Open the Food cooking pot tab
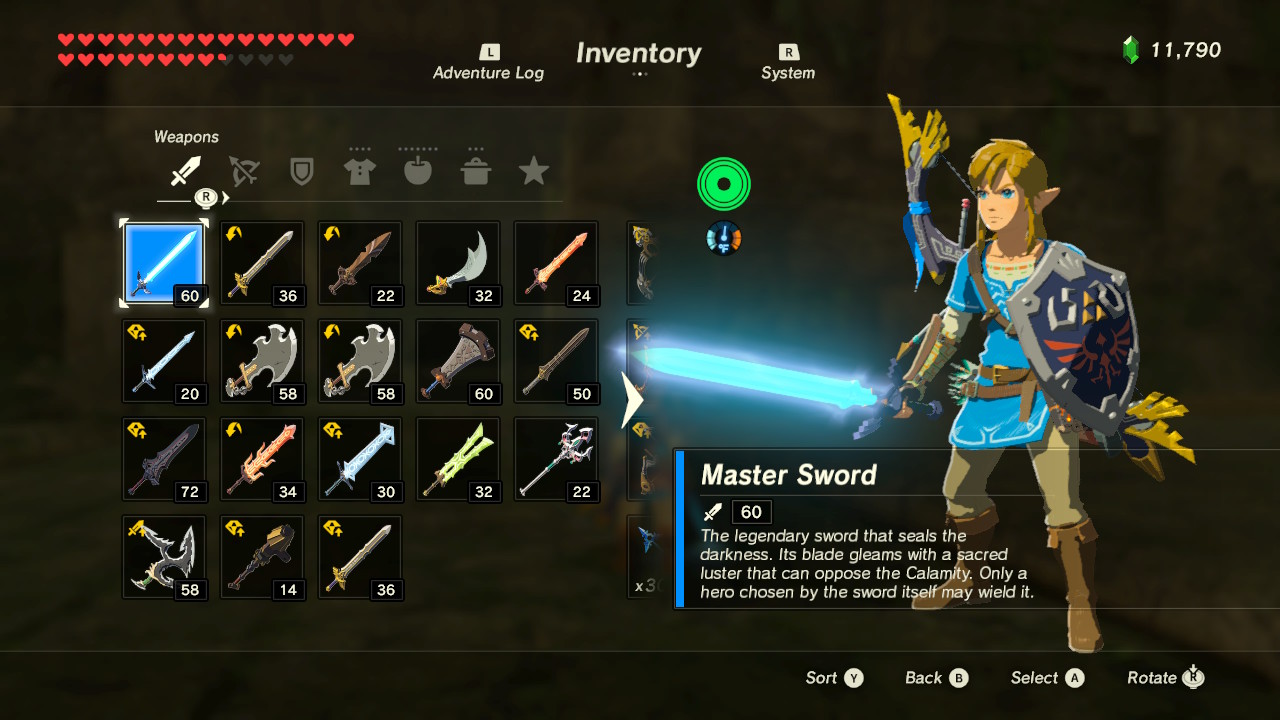 [475, 172]
